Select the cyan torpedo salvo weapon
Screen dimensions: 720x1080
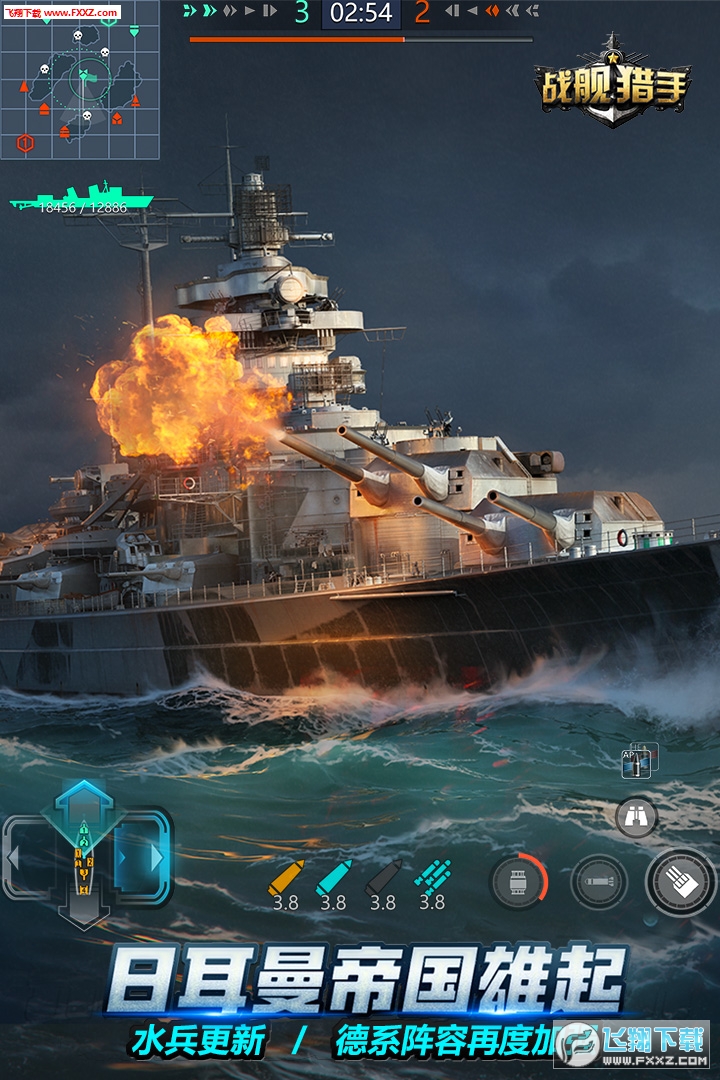(432, 877)
